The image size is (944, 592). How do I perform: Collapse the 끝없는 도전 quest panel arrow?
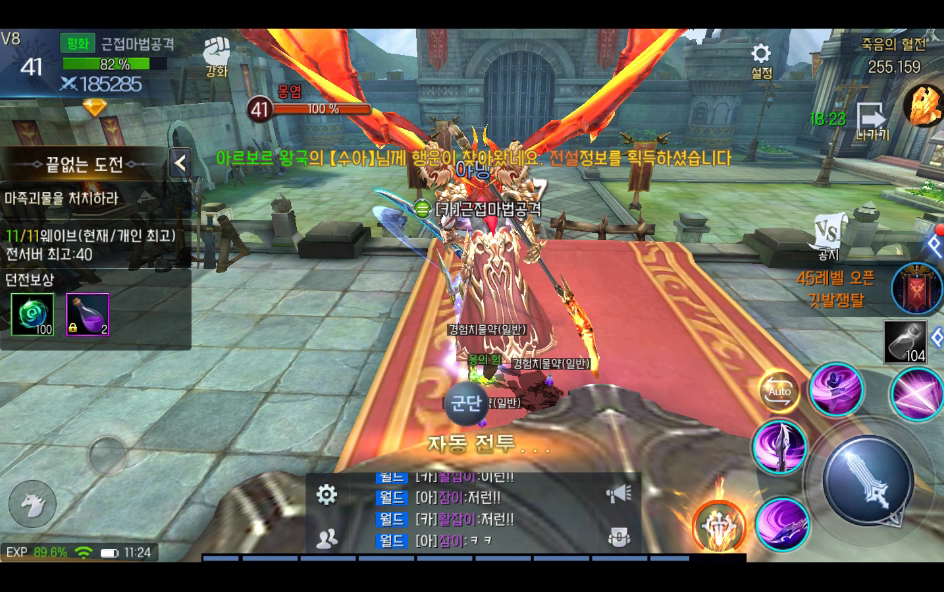click(x=180, y=163)
